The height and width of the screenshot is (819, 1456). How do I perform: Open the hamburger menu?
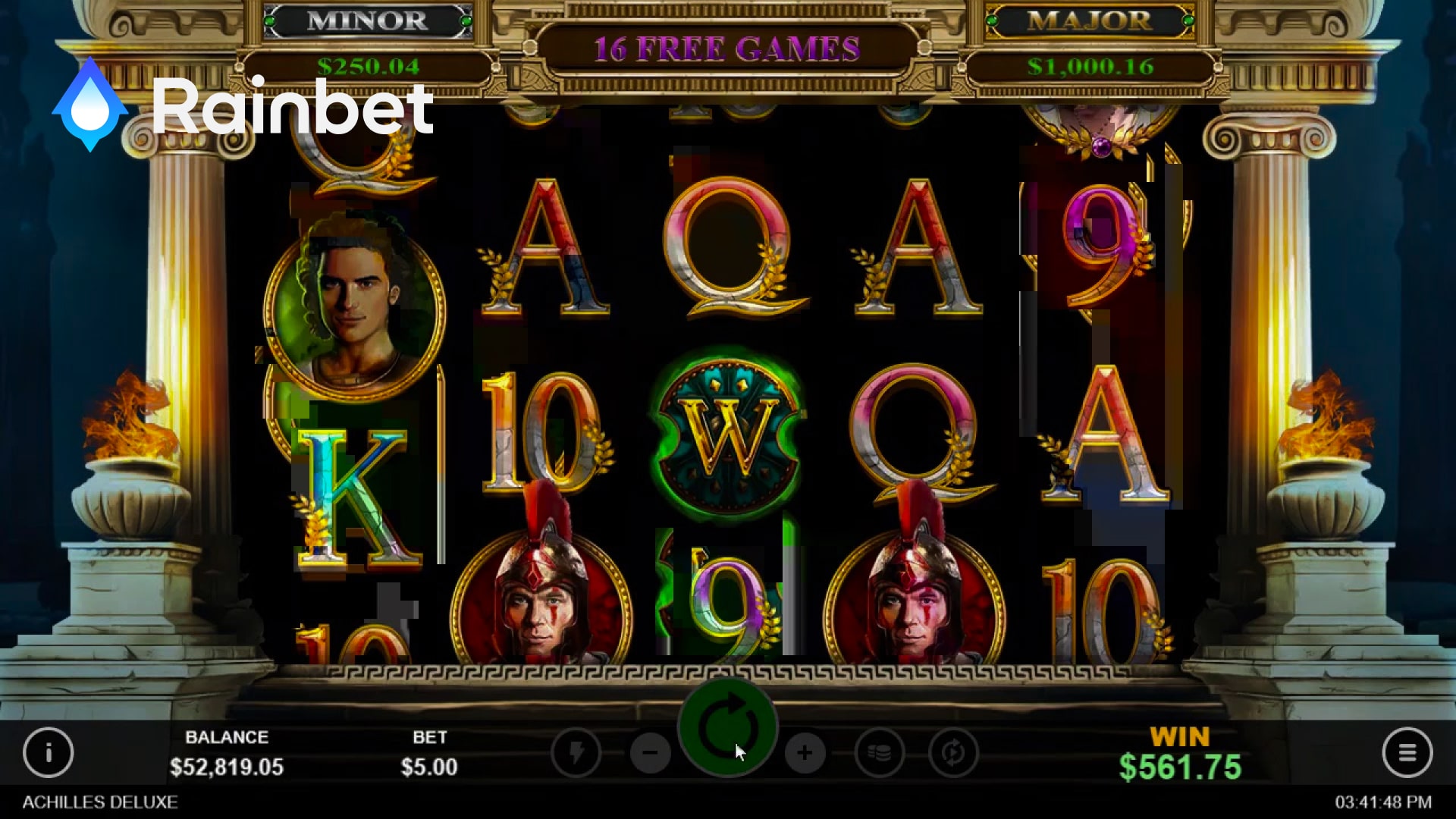click(1407, 752)
